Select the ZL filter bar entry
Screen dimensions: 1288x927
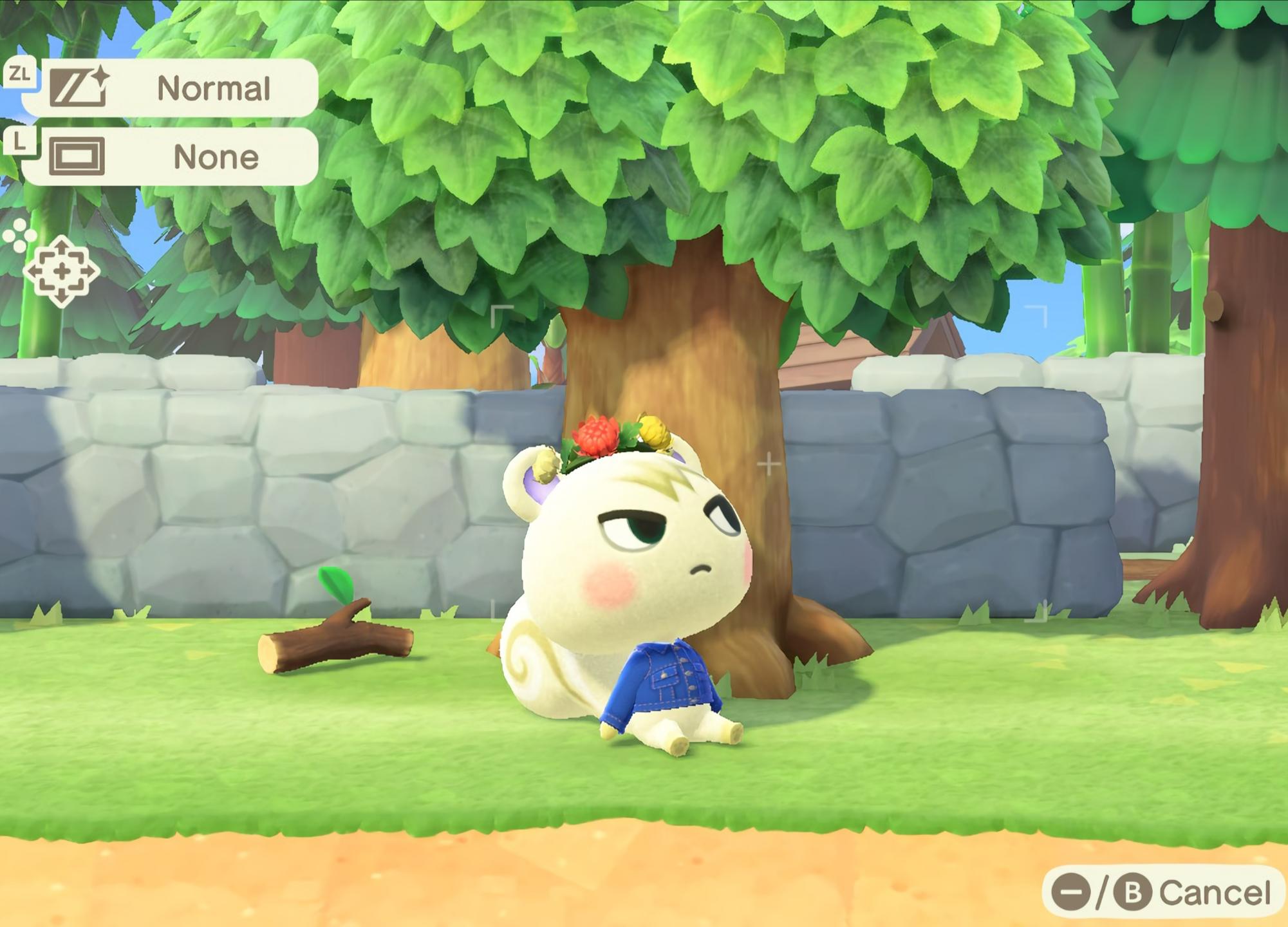pos(180,89)
